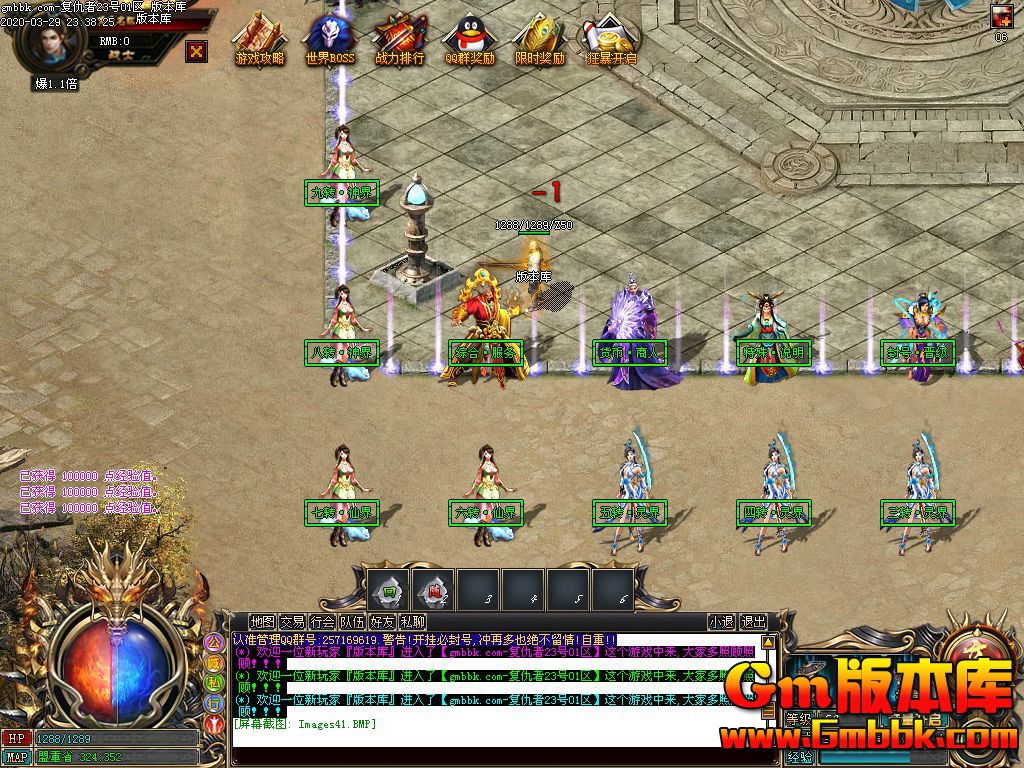Click the player portrait avatar
Image resolution: width=1024 pixels, height=768 pixels.
point(49,41)
